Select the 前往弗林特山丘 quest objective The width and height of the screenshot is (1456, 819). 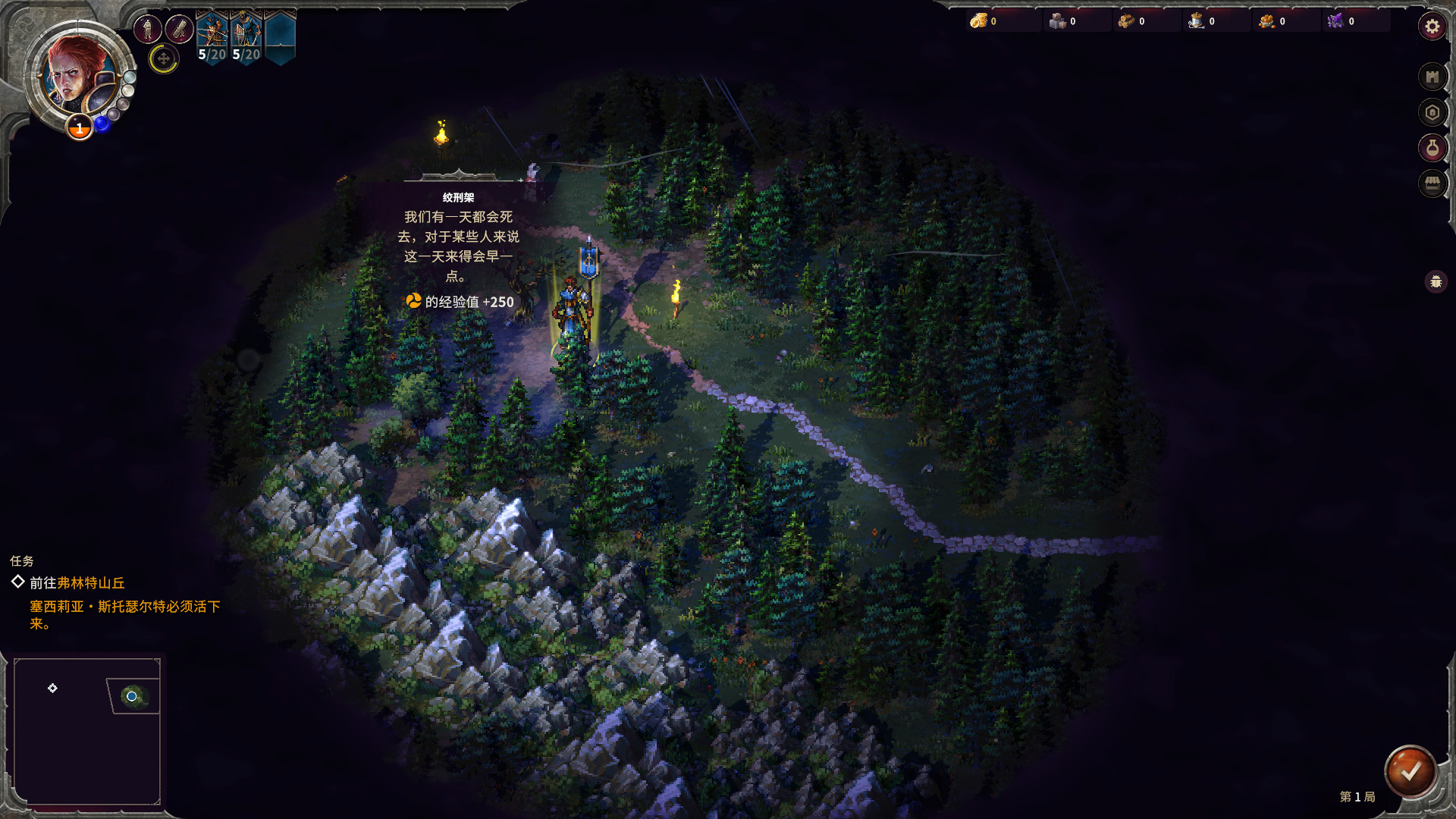click(77, 582)
